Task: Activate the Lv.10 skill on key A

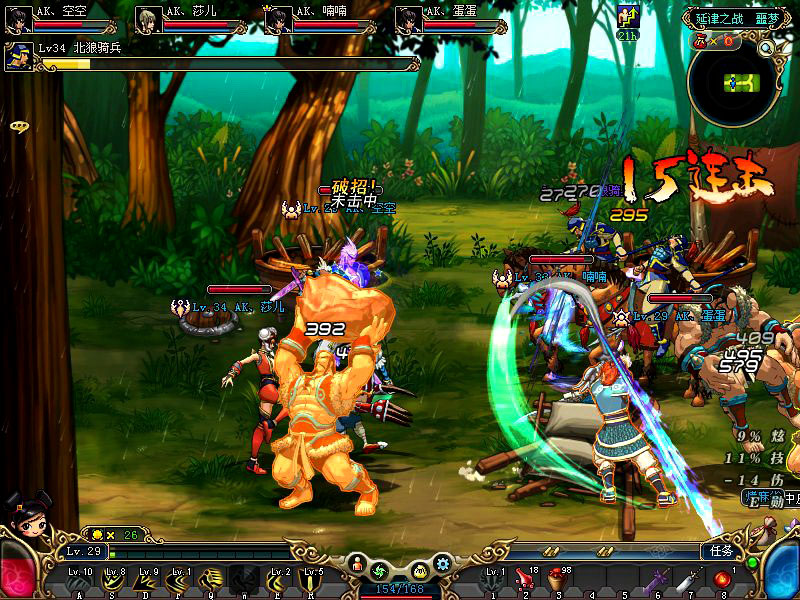Action: point(79,581)
